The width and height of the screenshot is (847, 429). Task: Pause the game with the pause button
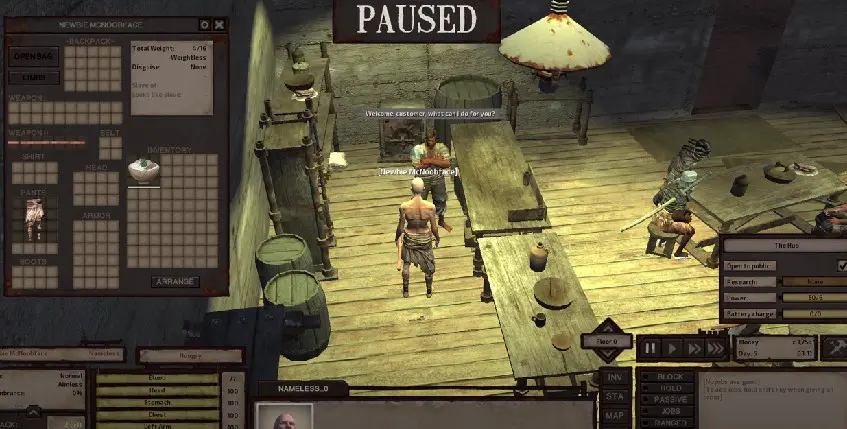click(651, 348)
